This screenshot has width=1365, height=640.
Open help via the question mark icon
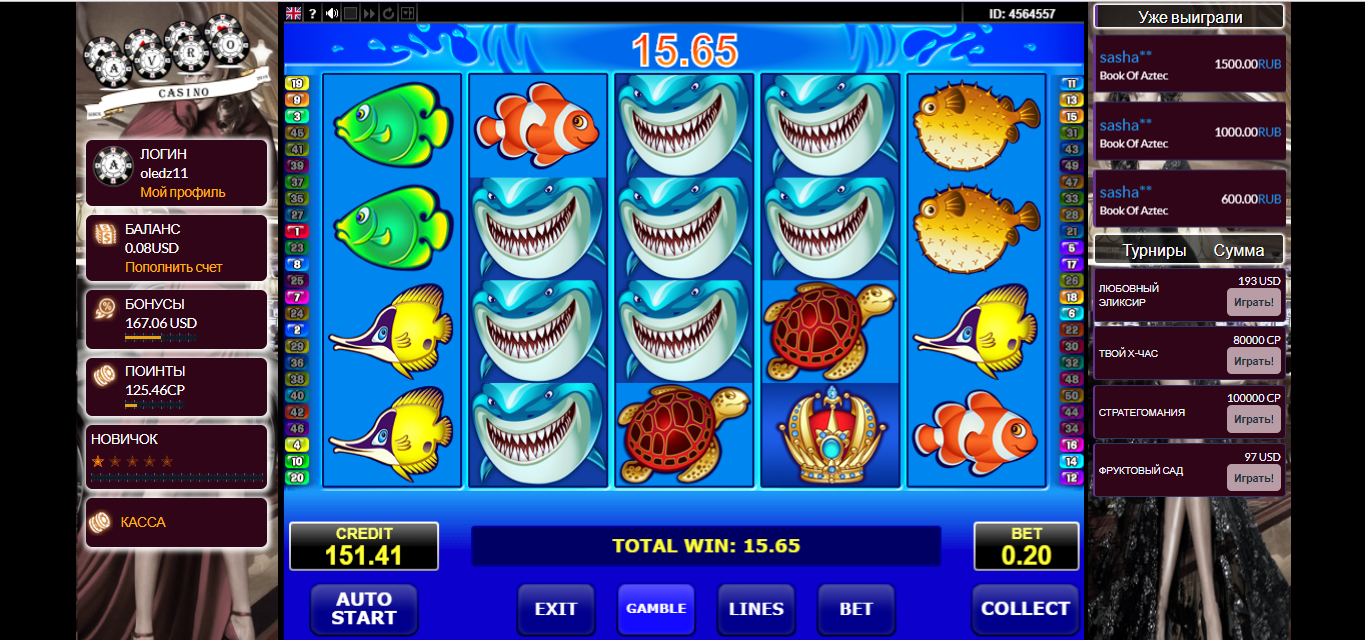pos(312,13)
